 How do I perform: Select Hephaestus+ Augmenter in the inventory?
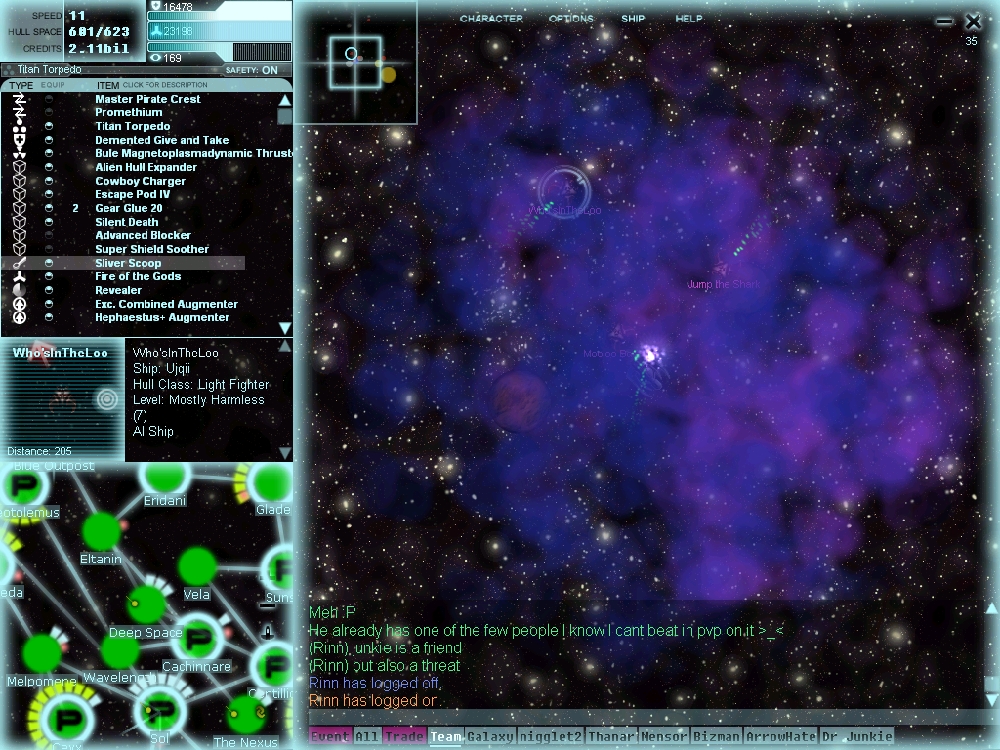[x=162, y=318]
